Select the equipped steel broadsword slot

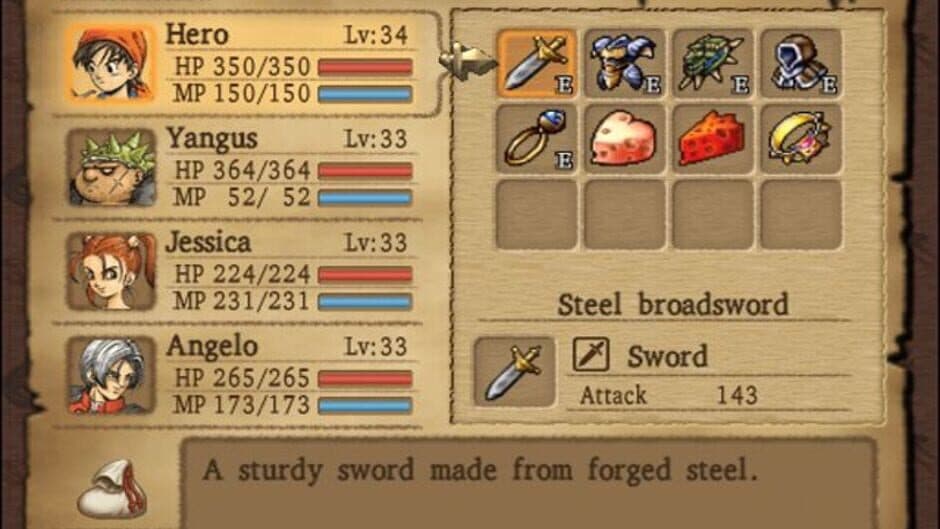tap(537, 63)
